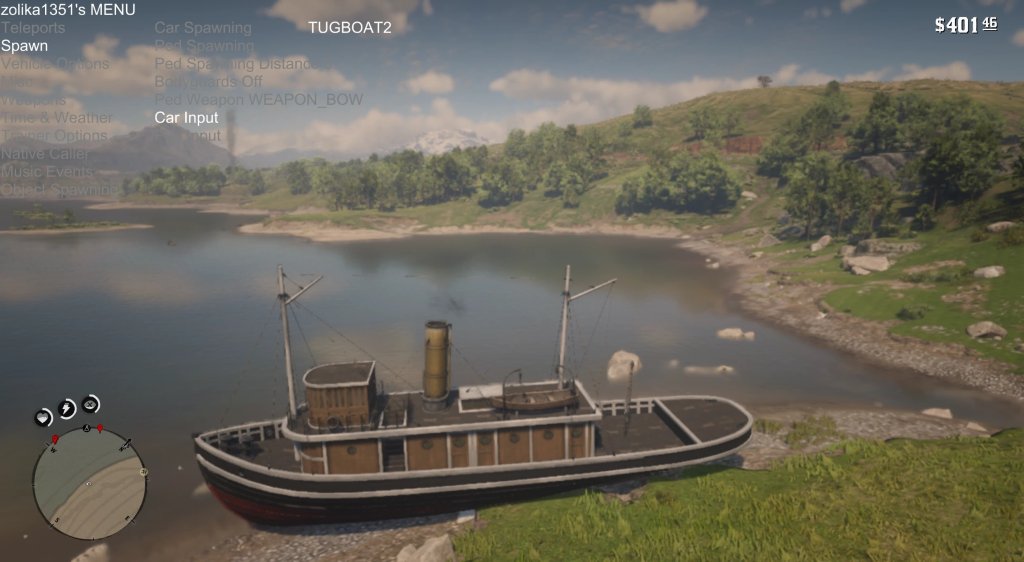Screen dimensions: 1024x562
Task: Open the Teleports menu entry
Action: [33, 28]
